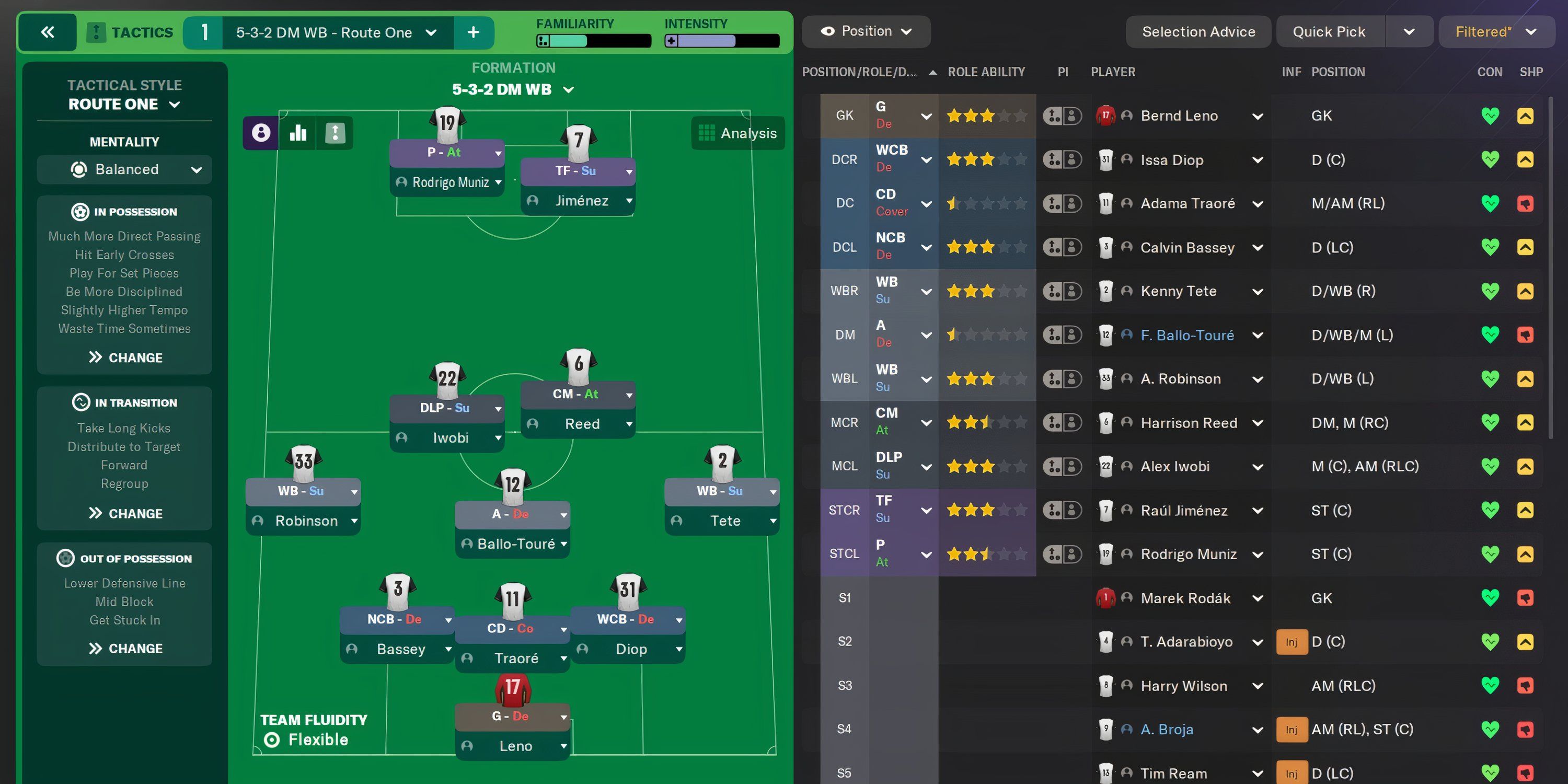Open the Mentality dropdown set to Balanced
1568x784 pixels.
(124, 169)
